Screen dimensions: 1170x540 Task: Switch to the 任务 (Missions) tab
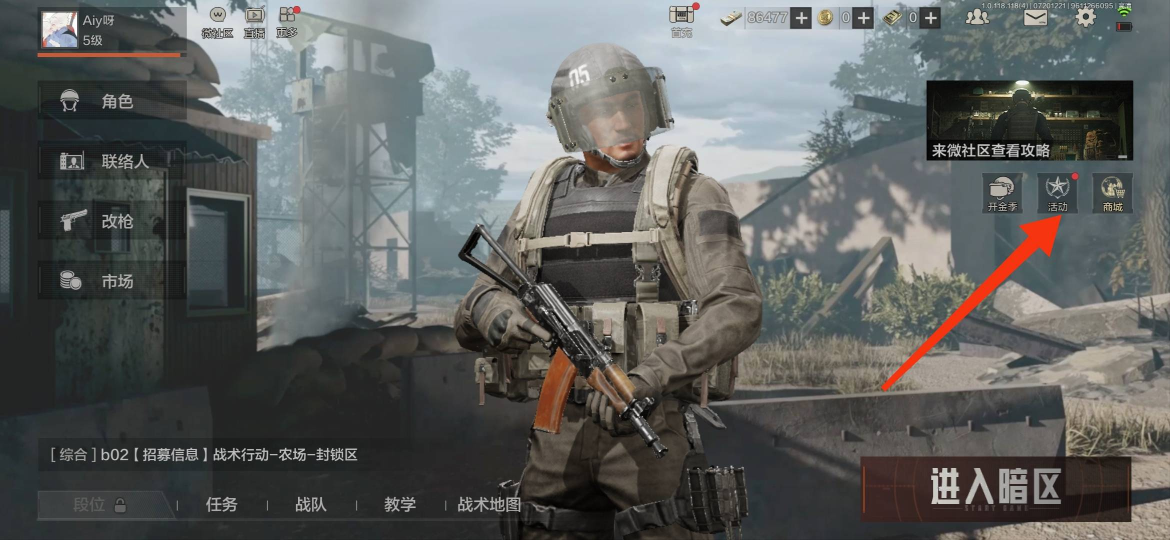click(x=221, y=505)
